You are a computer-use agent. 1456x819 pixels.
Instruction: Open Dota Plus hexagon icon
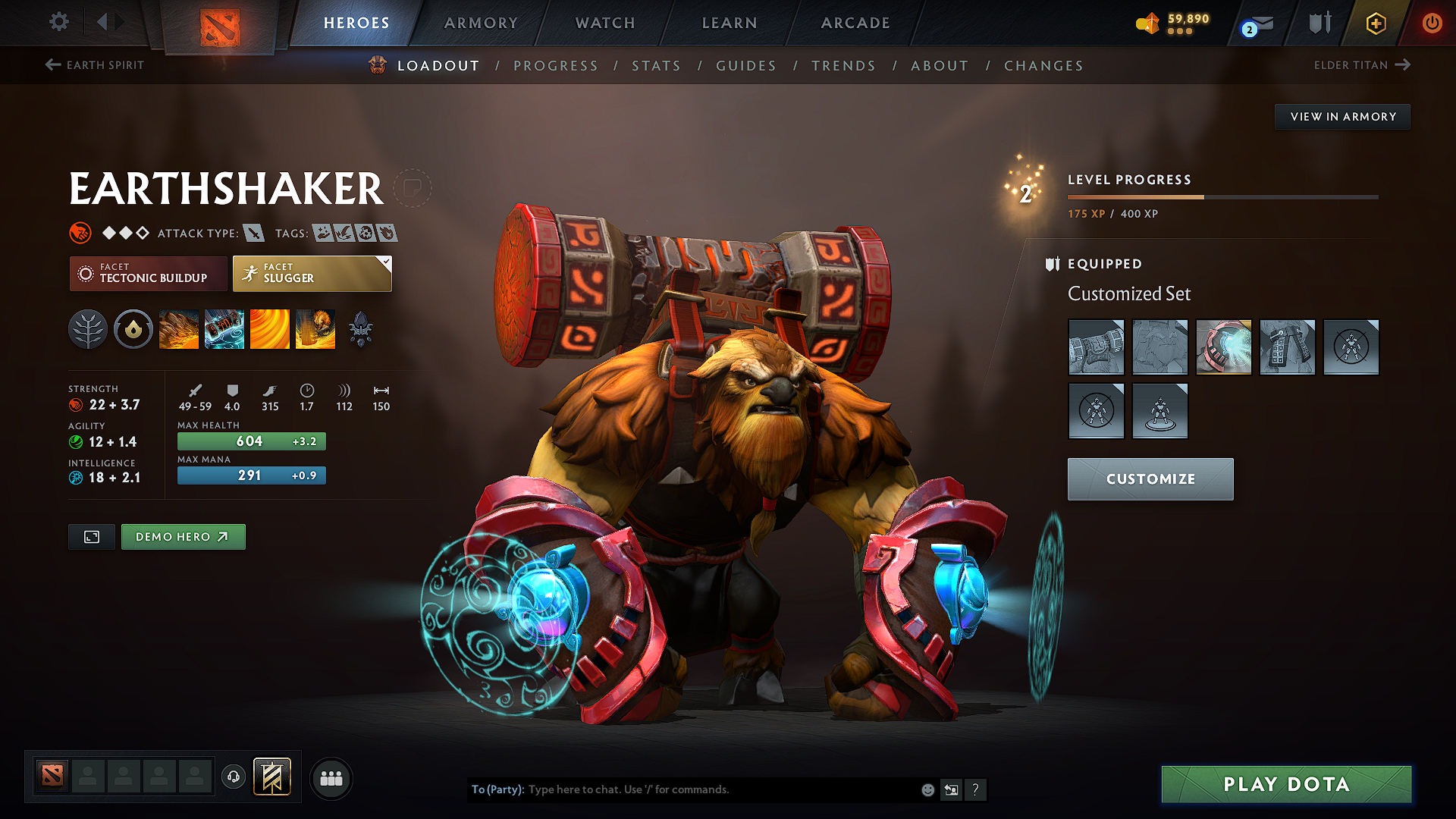click(1376, 23)
